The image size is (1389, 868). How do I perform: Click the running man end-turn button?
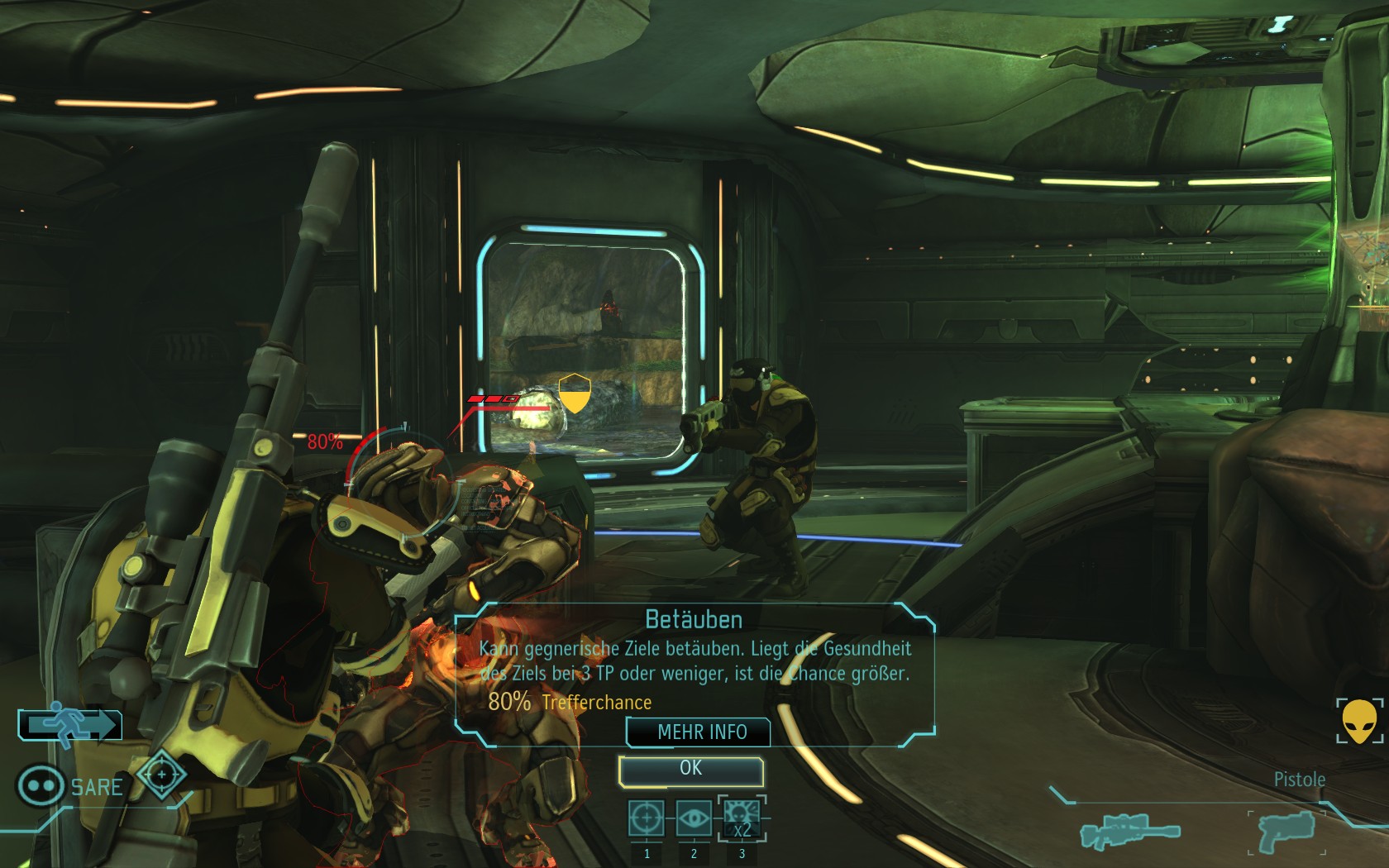[x=70, y=725]
